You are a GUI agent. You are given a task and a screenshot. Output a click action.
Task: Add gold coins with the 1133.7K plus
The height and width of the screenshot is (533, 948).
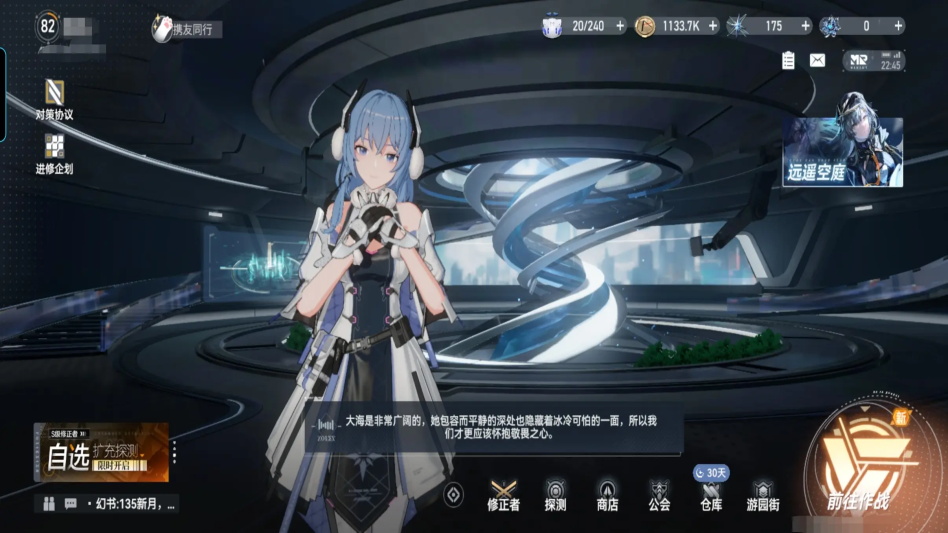(x=713, y=26)
